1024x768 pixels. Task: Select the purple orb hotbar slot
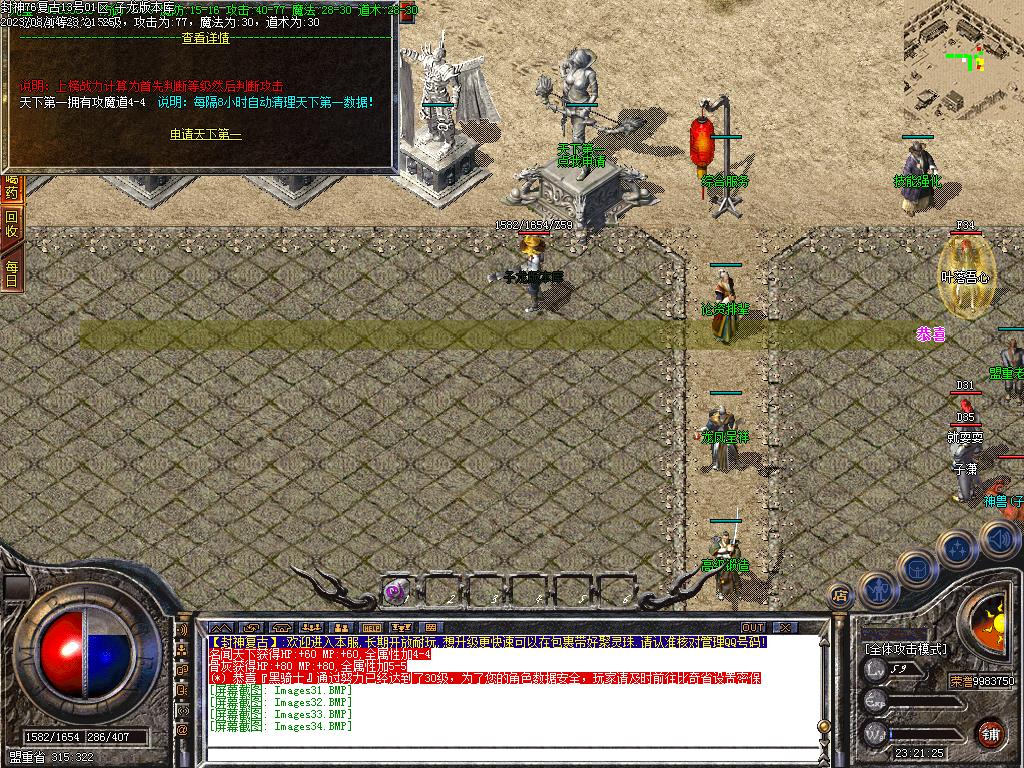click(395, 591)
